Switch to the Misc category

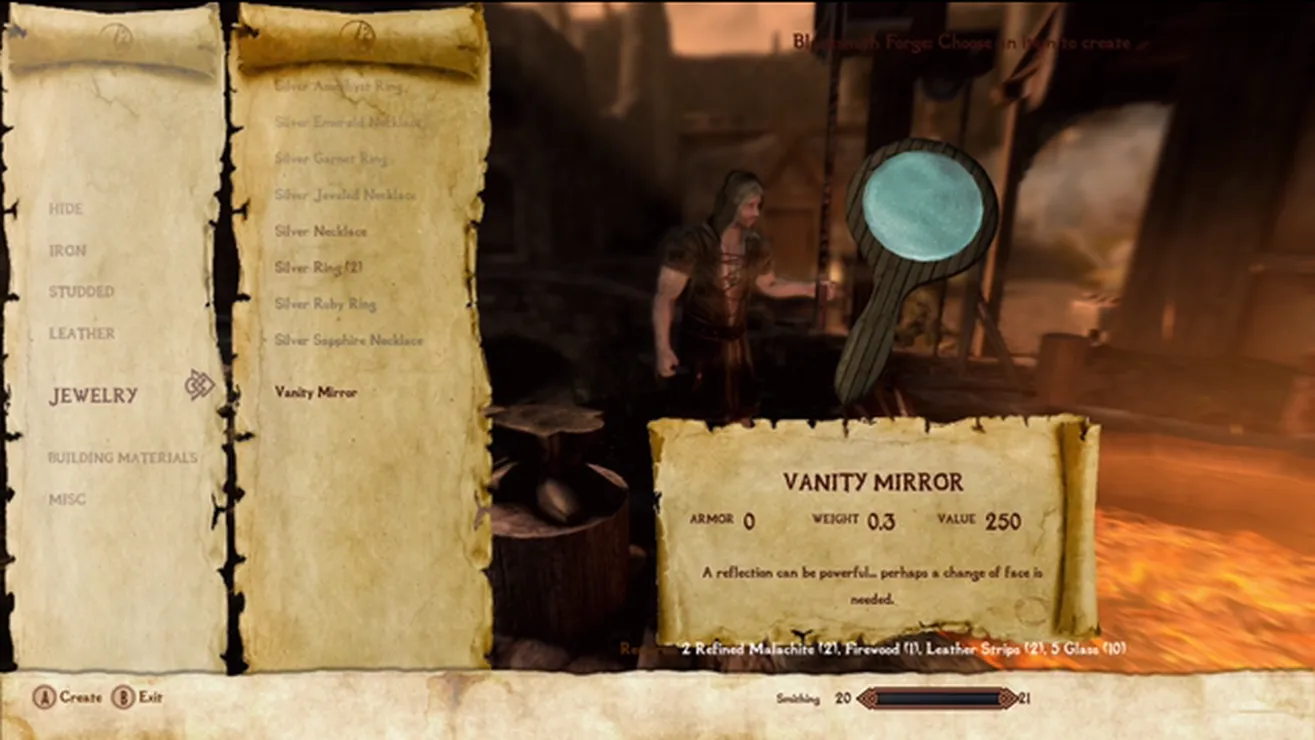coord(67,499)
